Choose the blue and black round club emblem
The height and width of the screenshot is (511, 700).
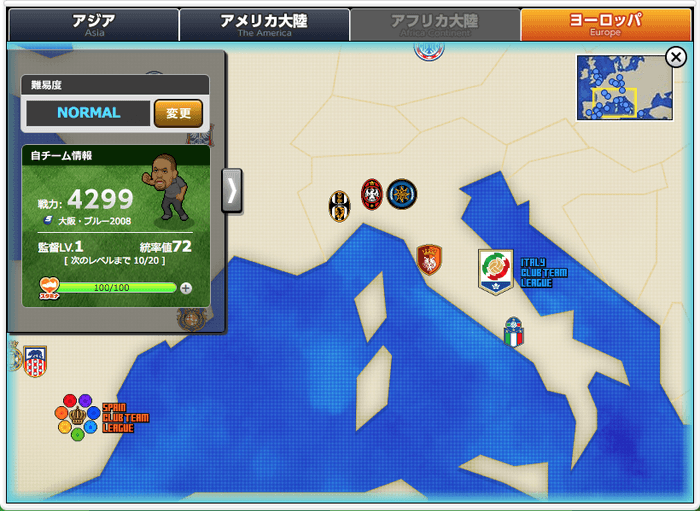pyautogui.click(x=402, y=194)
